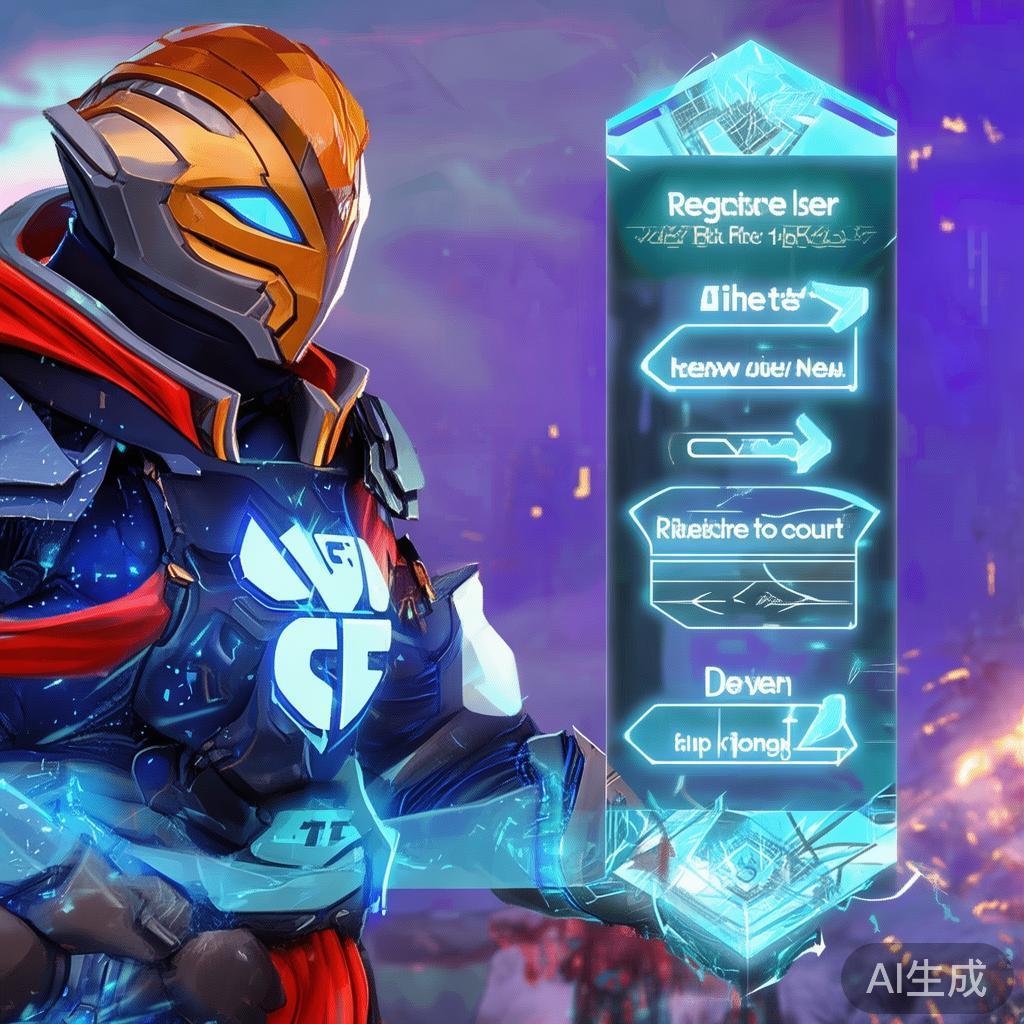Screen dimensions: 1024x1024
Task: Click the 'AI生成' watermark badge
Action: 925,977
